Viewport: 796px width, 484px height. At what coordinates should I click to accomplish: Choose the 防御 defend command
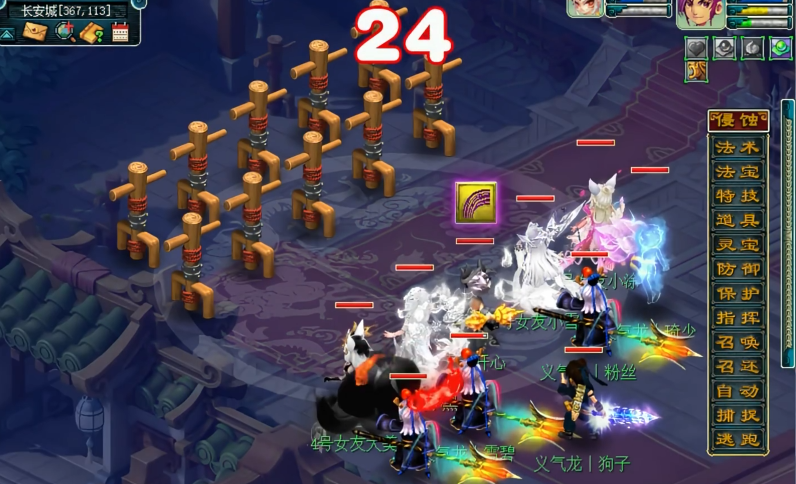pos(738,269)
